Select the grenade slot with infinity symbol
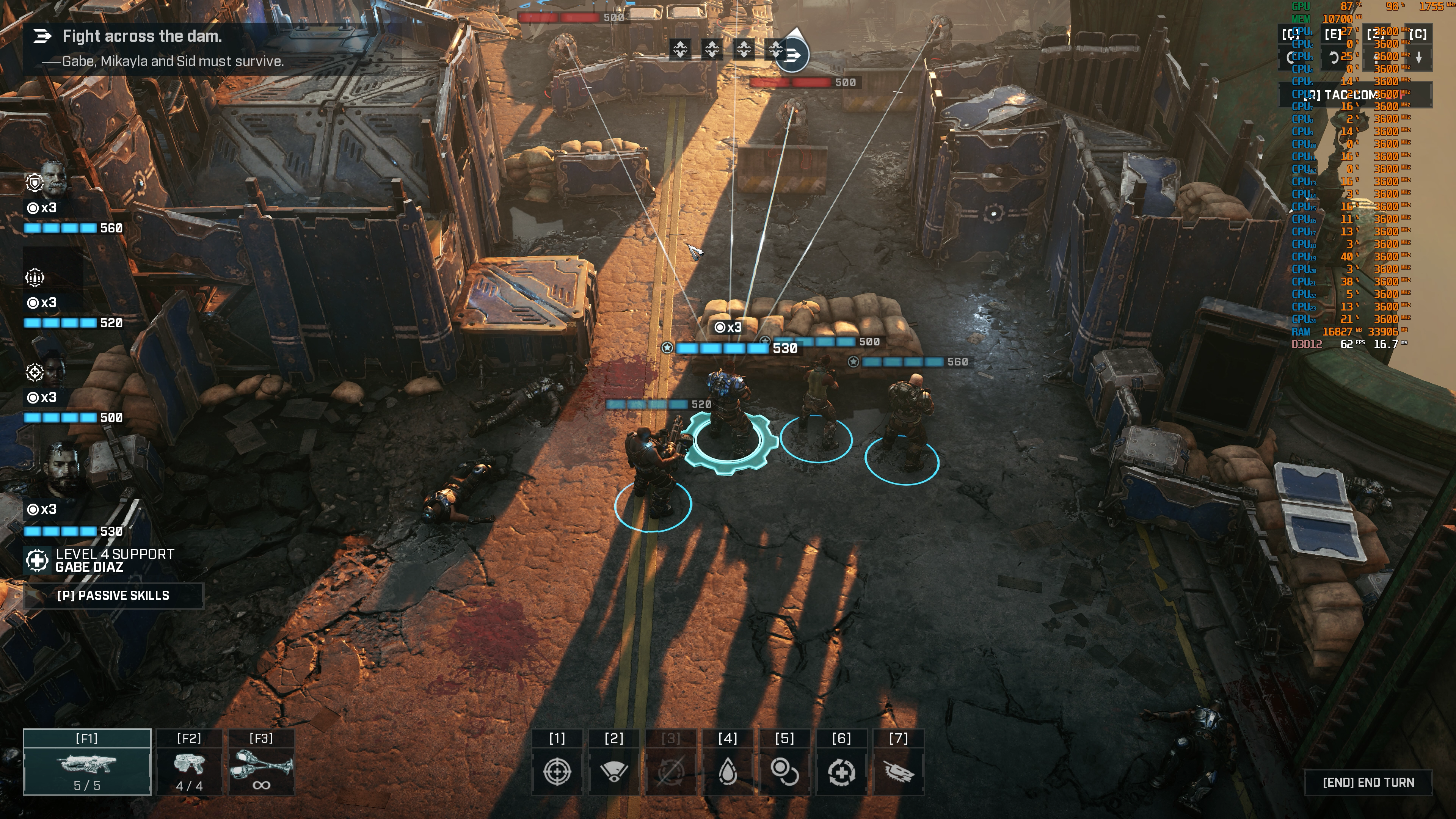 [261, 763]
